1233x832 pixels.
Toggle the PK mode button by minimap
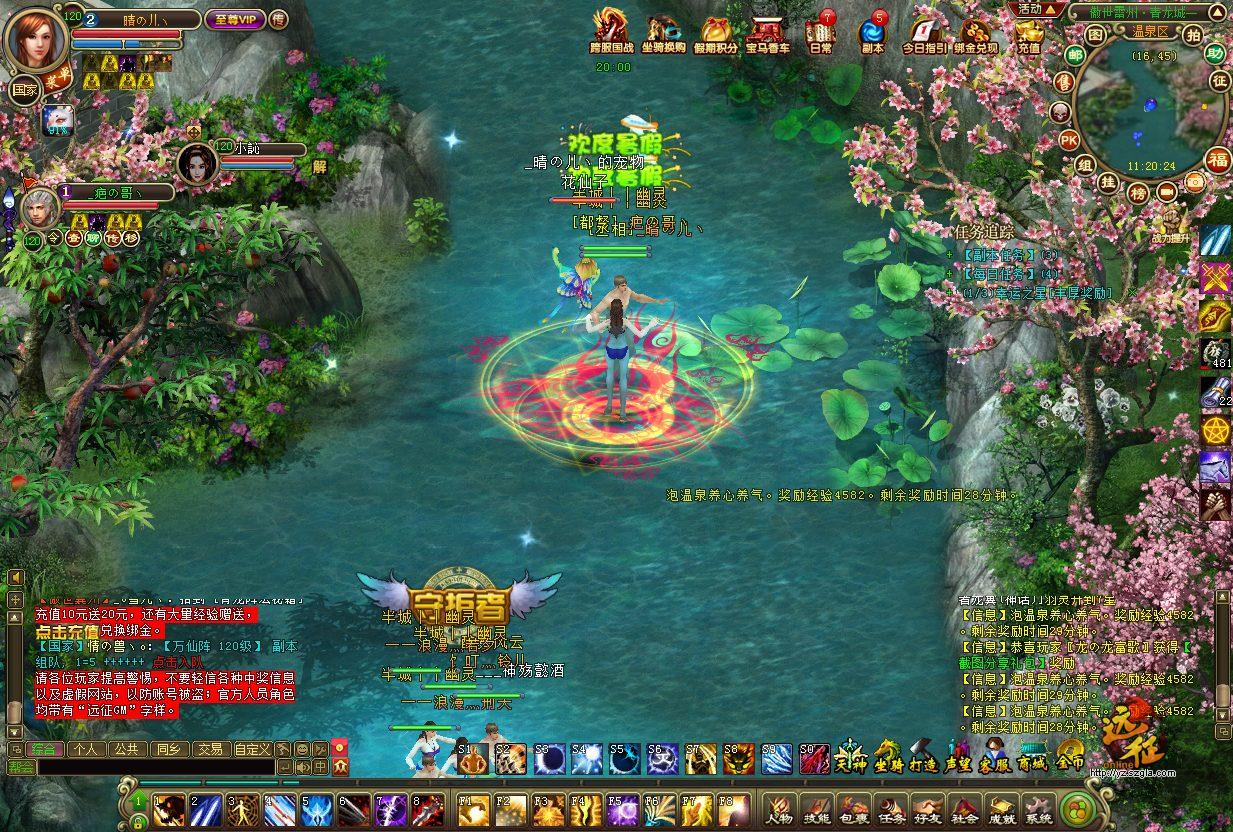[x=1068, y=139]
